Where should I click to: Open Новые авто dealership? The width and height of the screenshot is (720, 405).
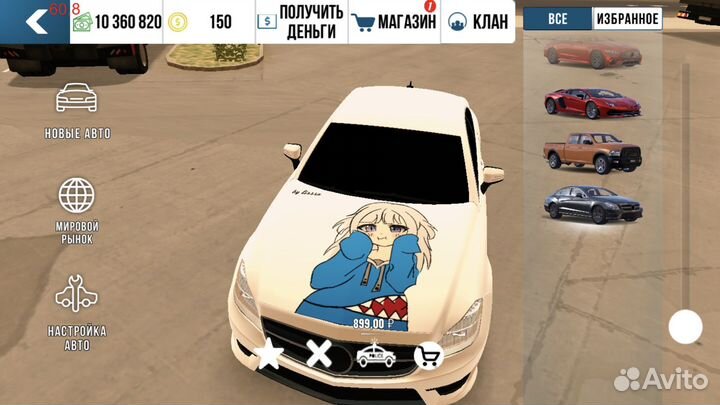pos(77,110)
